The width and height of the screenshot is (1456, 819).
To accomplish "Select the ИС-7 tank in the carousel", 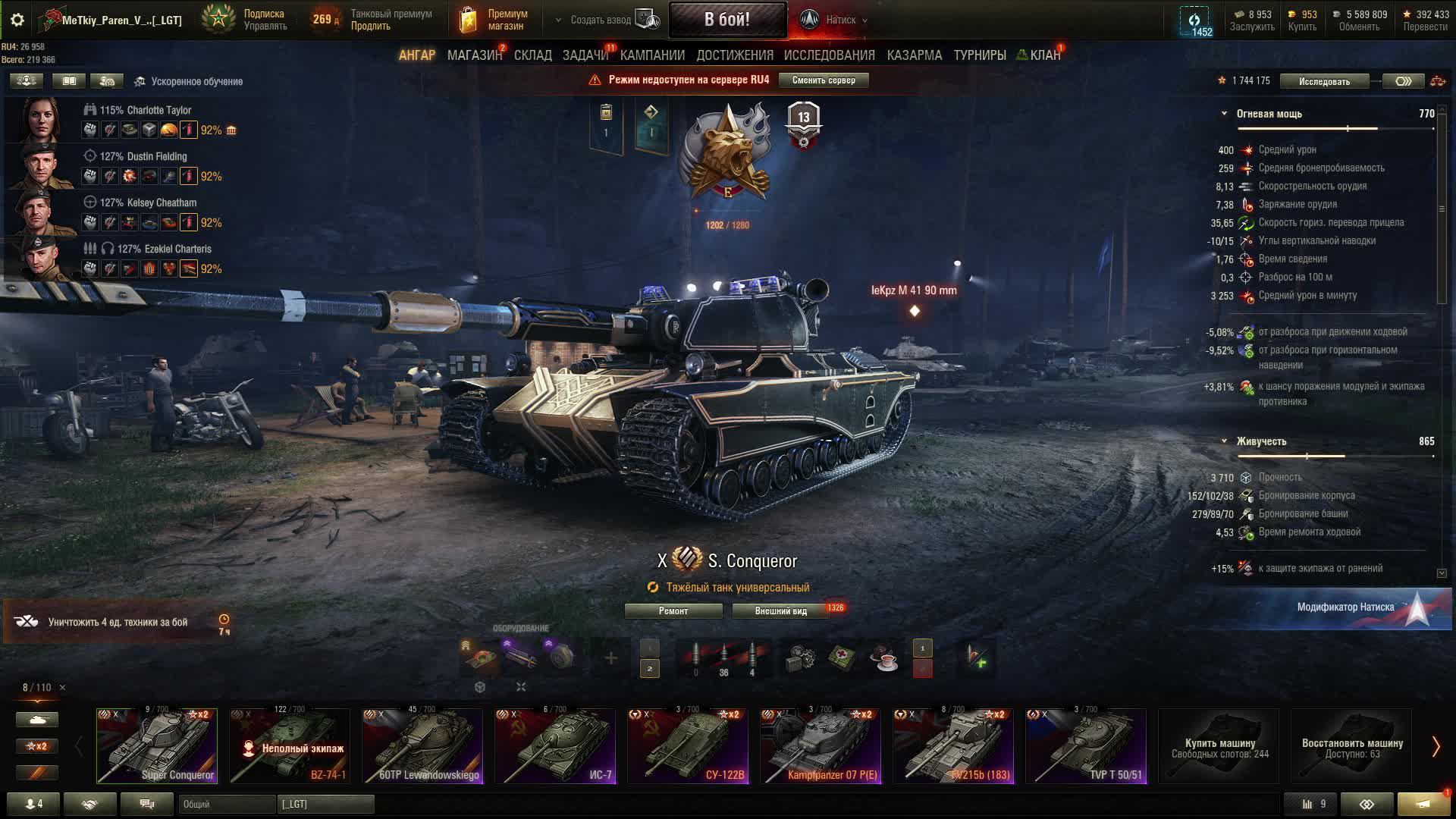I will click(555, 745).
